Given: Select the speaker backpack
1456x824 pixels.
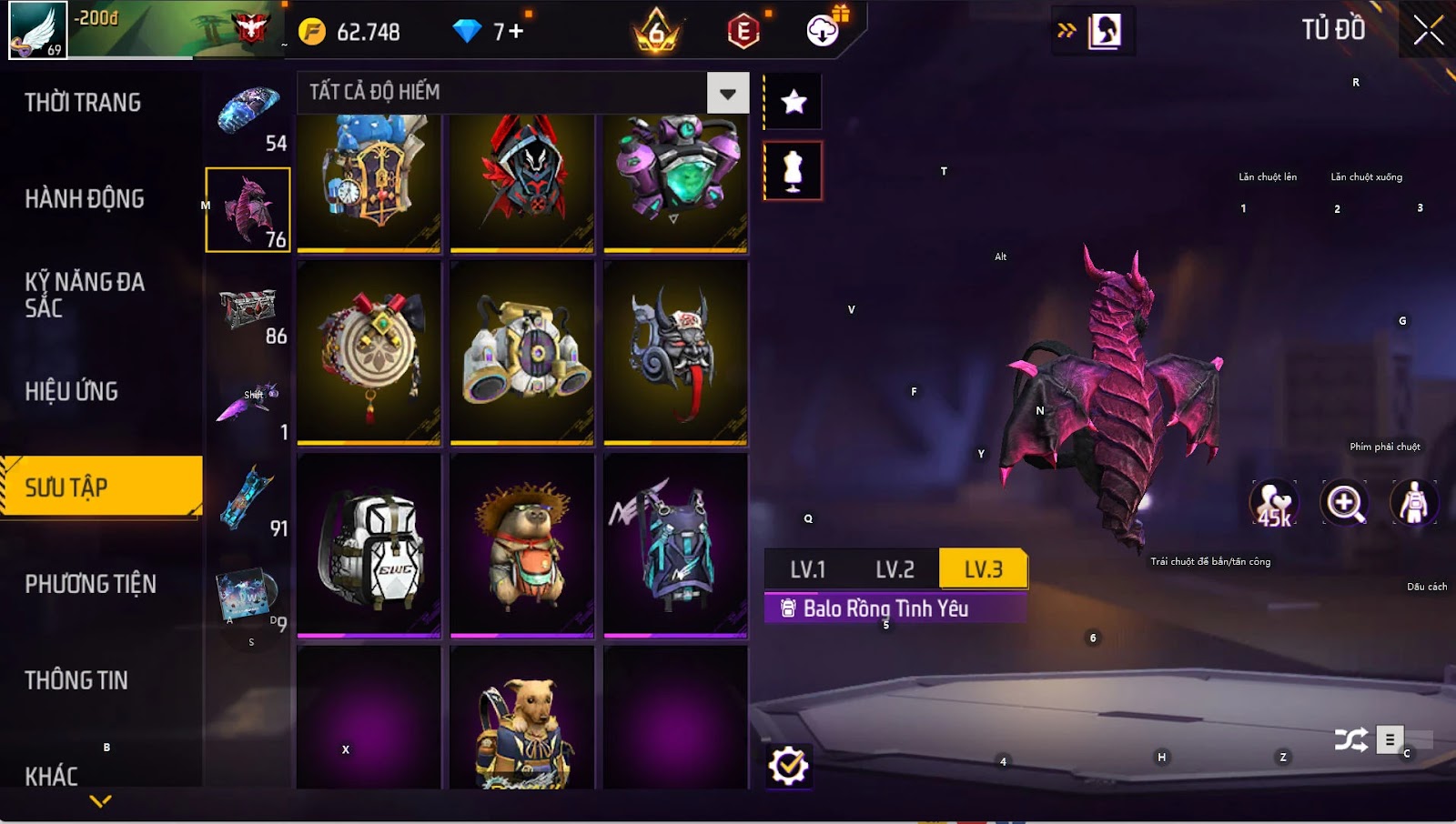Looking at the screenshot, I should pyautogui.click(x=522, y=354).
